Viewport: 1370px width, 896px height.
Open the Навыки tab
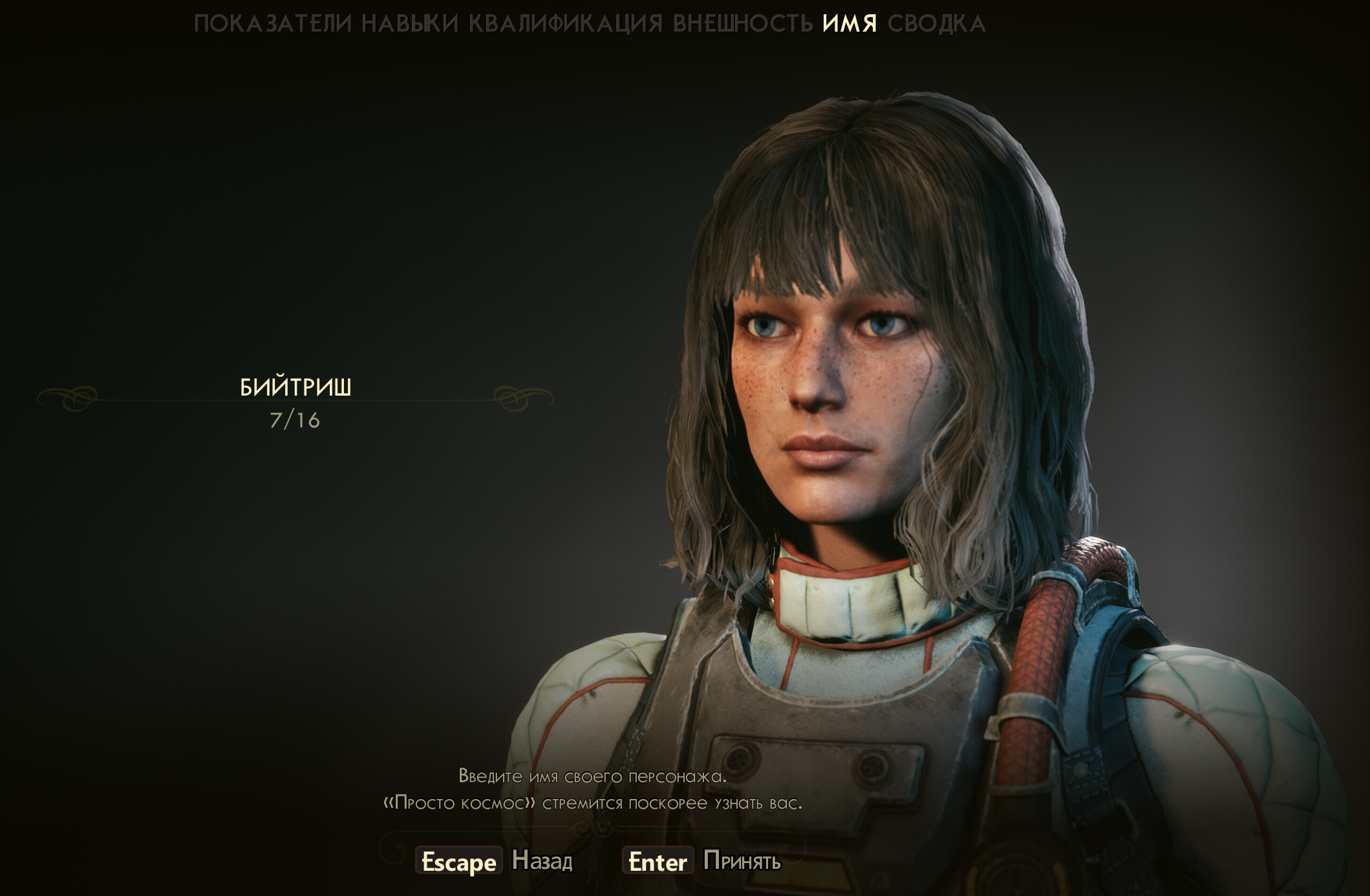409,24
